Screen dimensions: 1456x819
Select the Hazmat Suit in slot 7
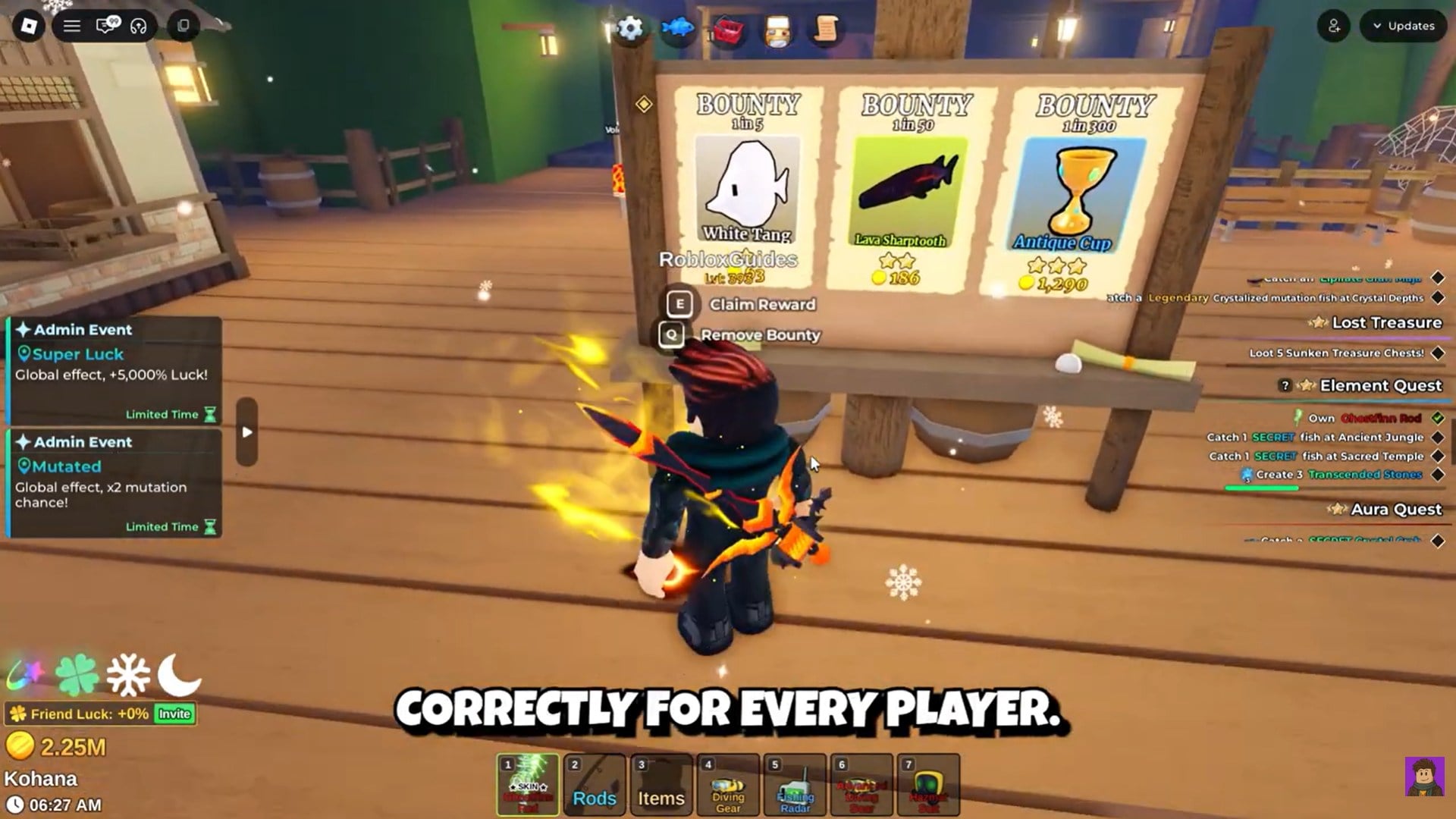click(x=927, y=785)
